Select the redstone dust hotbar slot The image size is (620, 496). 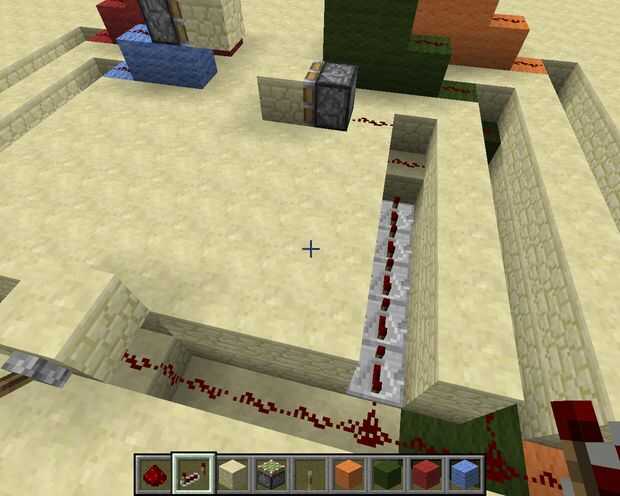pyautogui.click(x=154, y=473)
